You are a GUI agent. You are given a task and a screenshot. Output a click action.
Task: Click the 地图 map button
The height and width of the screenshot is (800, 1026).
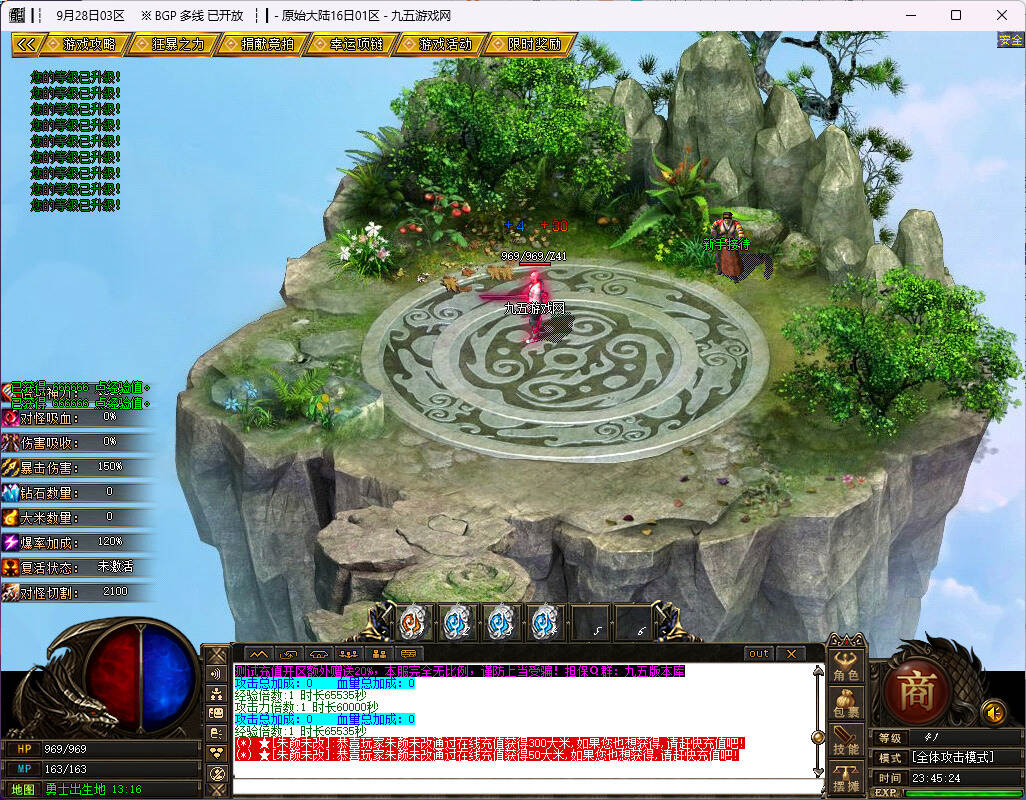tap(23, 789)
